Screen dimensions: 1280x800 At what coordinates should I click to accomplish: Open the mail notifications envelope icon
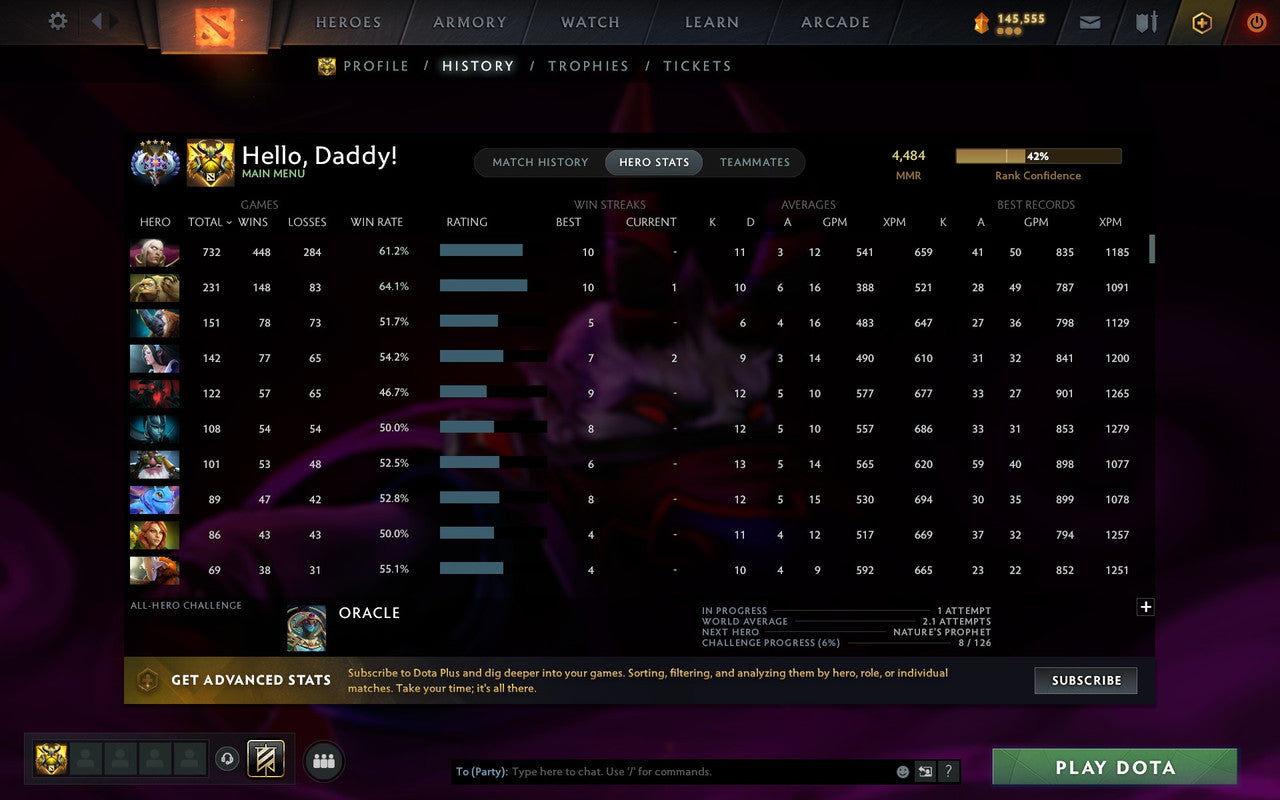coord(1089,21)
